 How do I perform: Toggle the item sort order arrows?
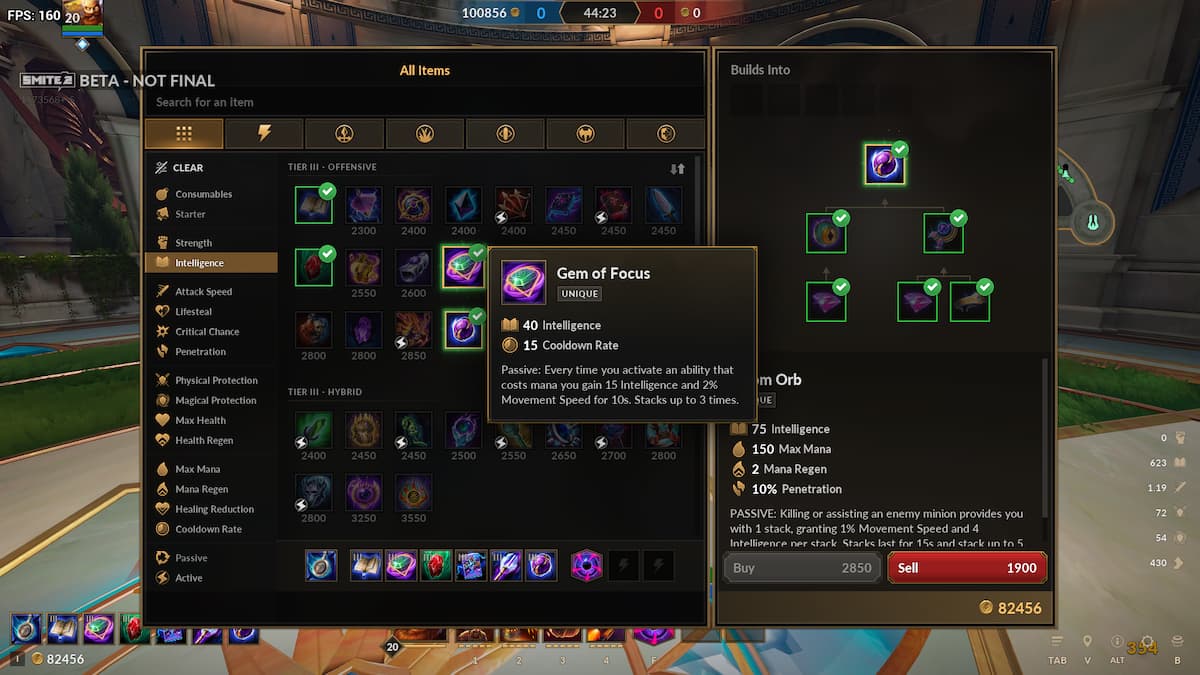pos(677,169)
